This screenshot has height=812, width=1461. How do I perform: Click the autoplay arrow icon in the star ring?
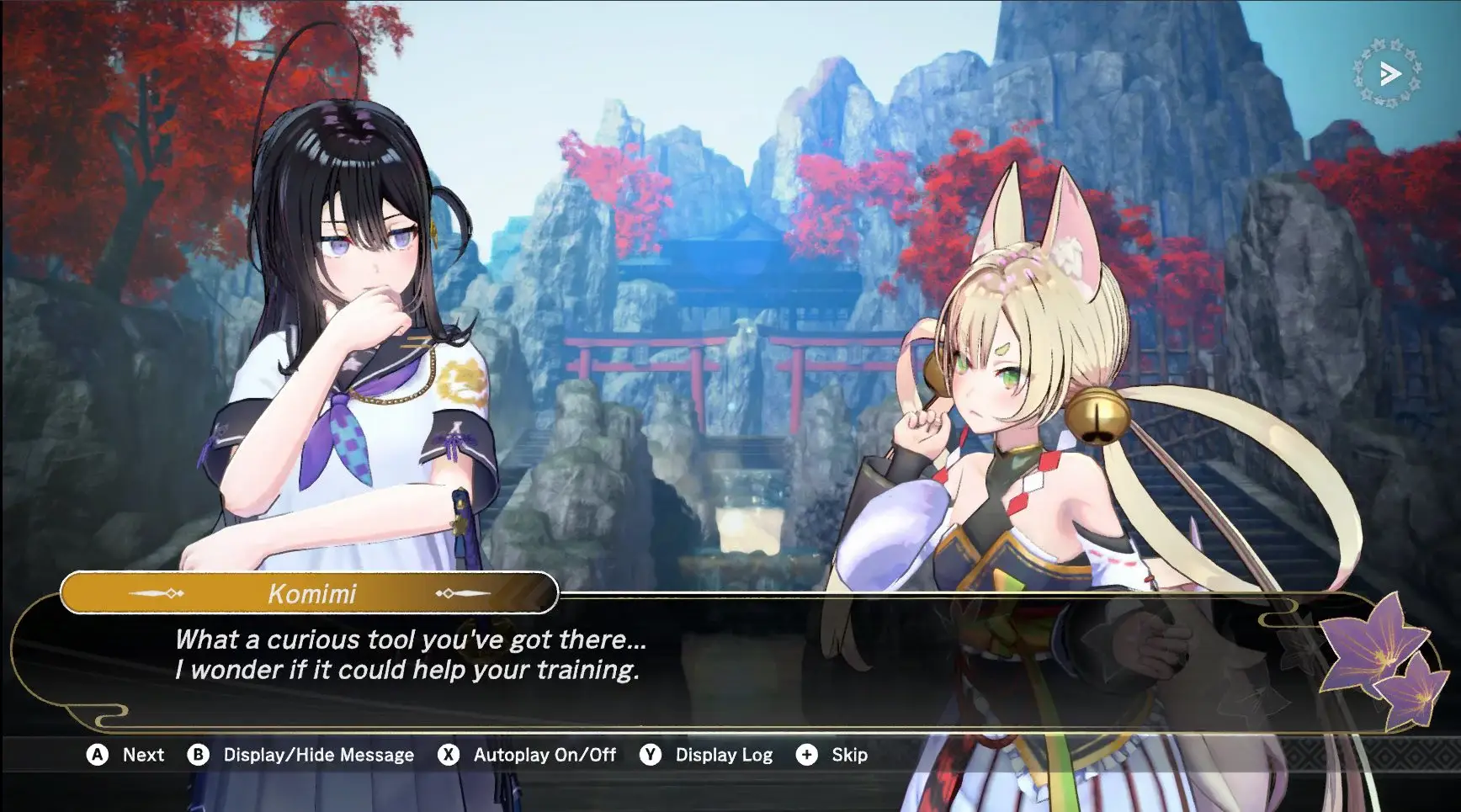[1389, 74]
